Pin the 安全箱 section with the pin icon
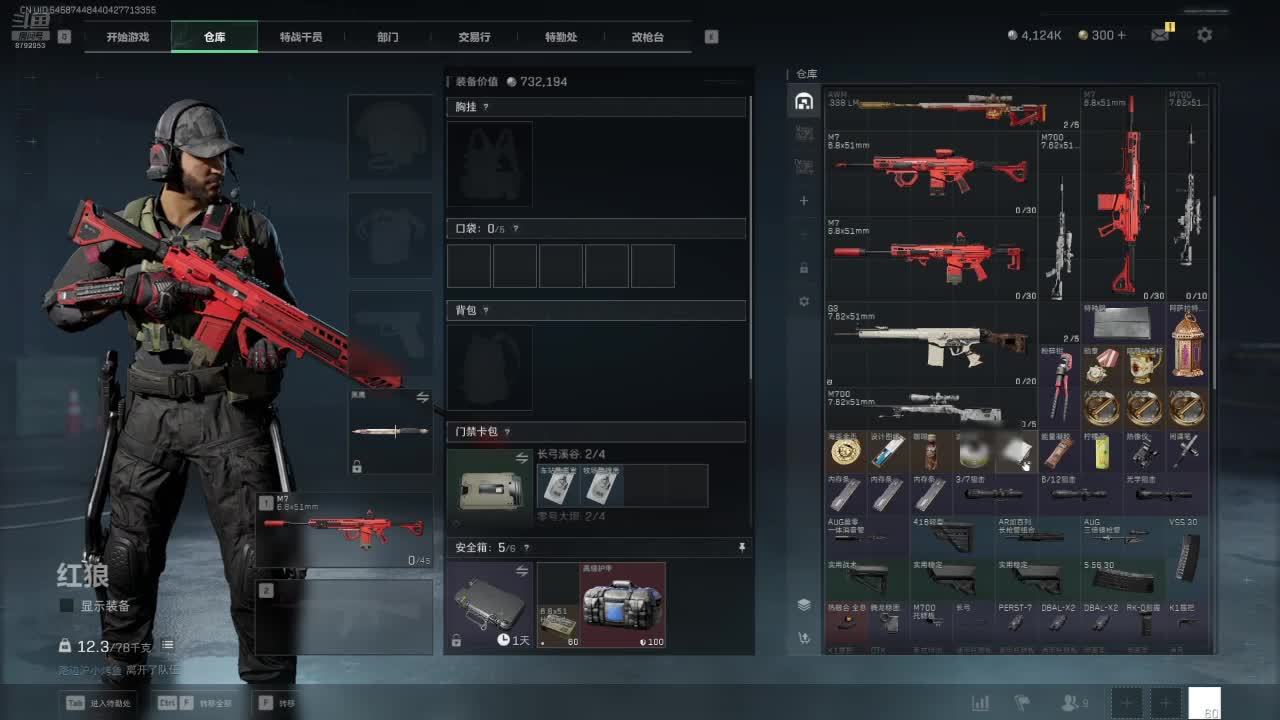1280x720 pixels. [741, 548]
